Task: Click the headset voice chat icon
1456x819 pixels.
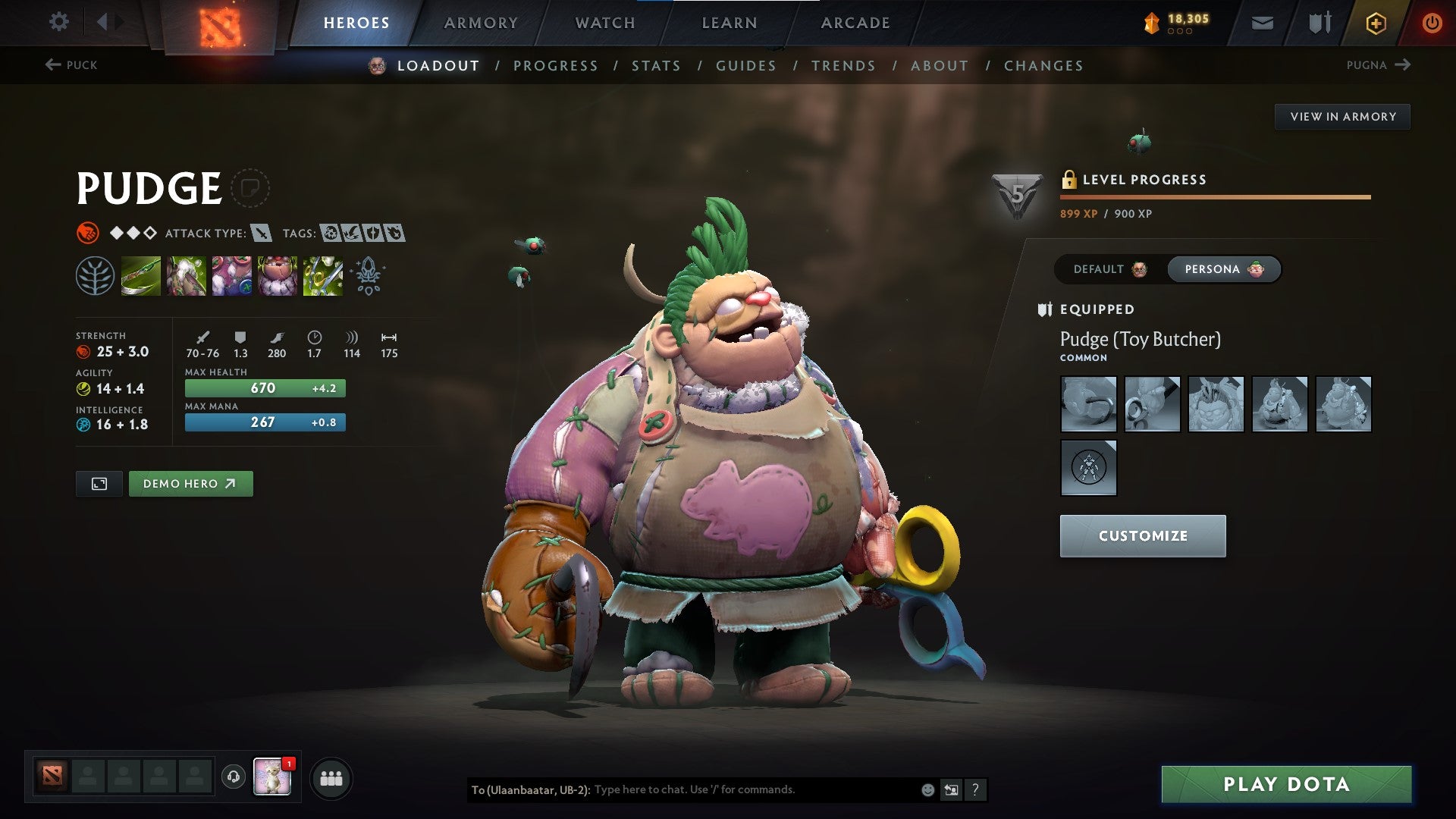Action: [x=234, y=777]
